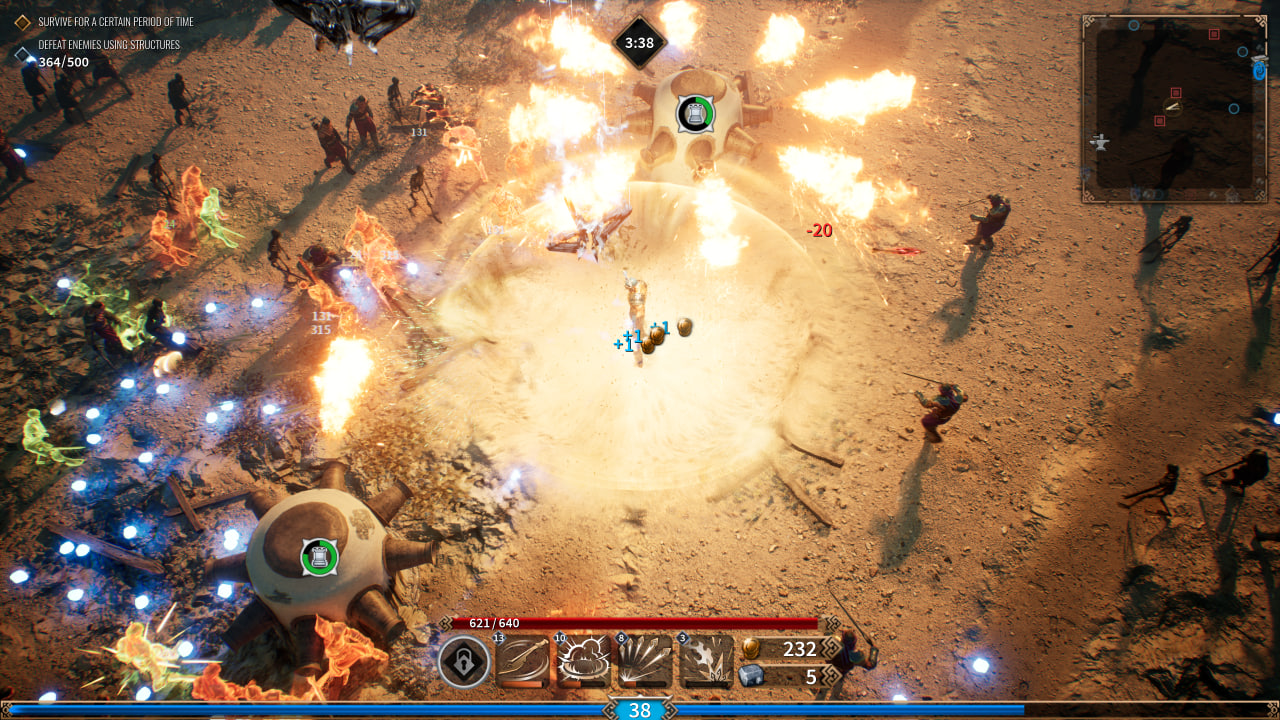Use the ground slam shockwave ability
This screenshot has width=1280, height=720.
click(x=584, y=662)
